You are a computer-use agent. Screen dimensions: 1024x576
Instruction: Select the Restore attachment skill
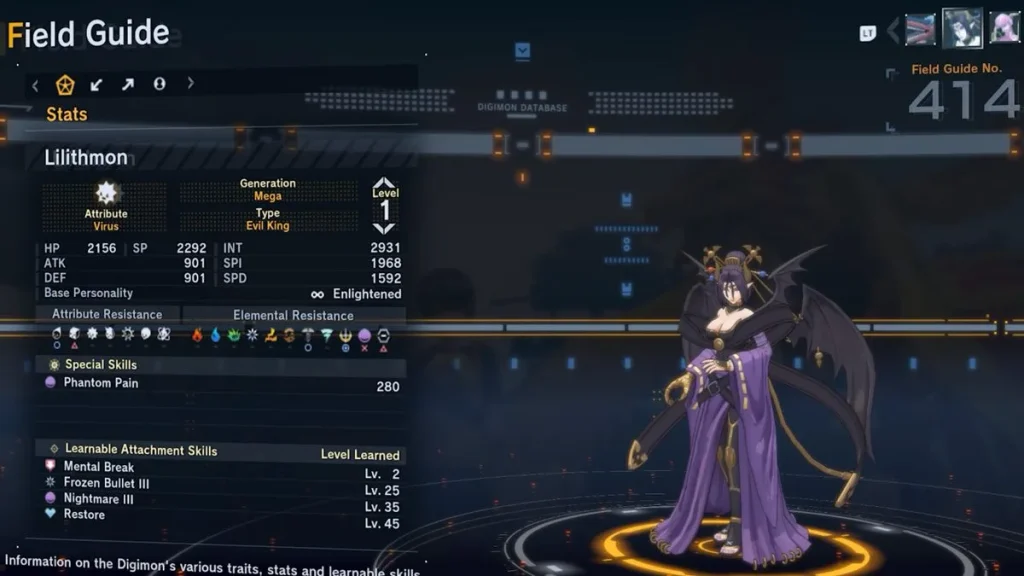pyautogui.click(x=222, y=515)
